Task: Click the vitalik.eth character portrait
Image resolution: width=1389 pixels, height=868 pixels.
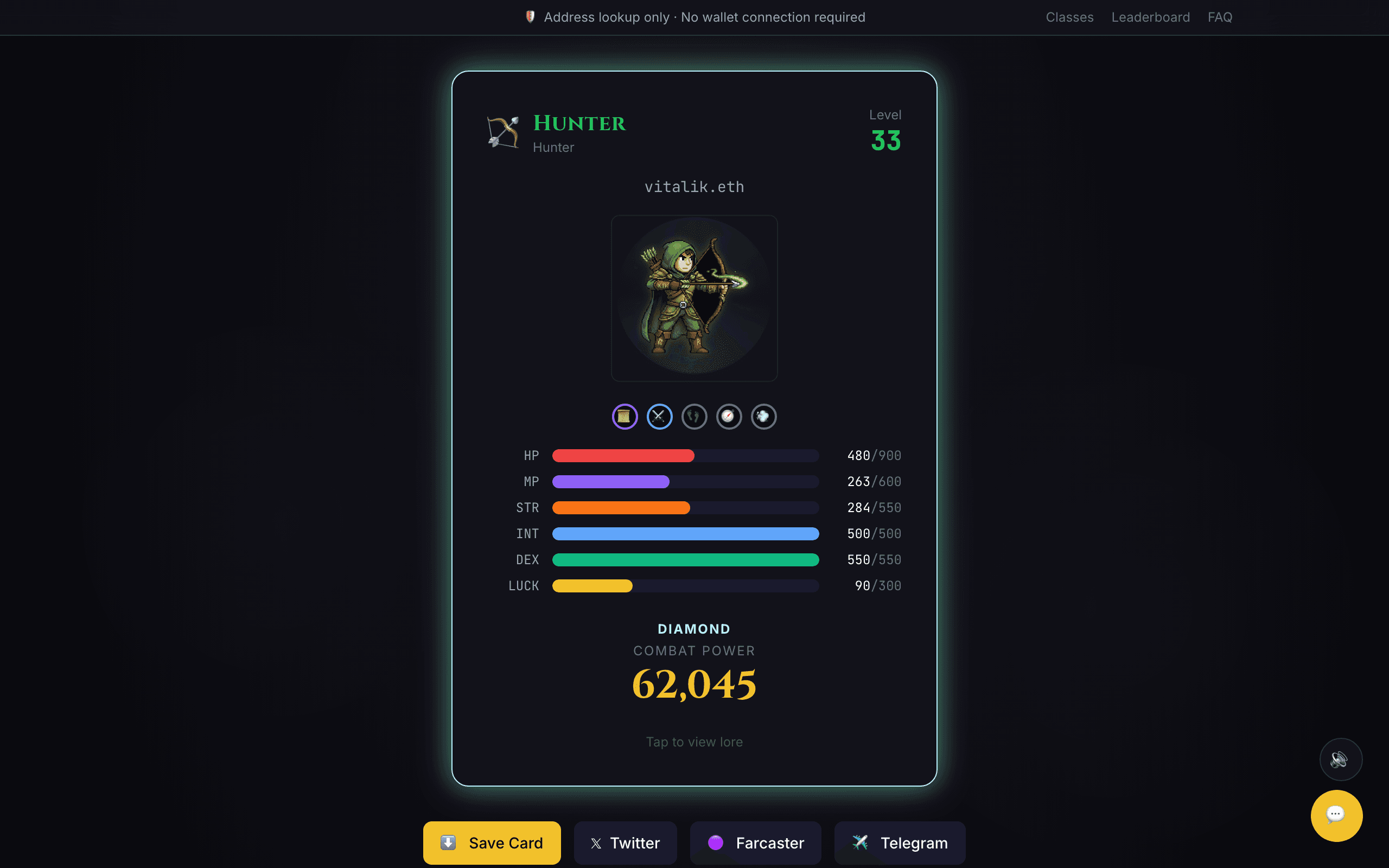Action: point(694,298)
